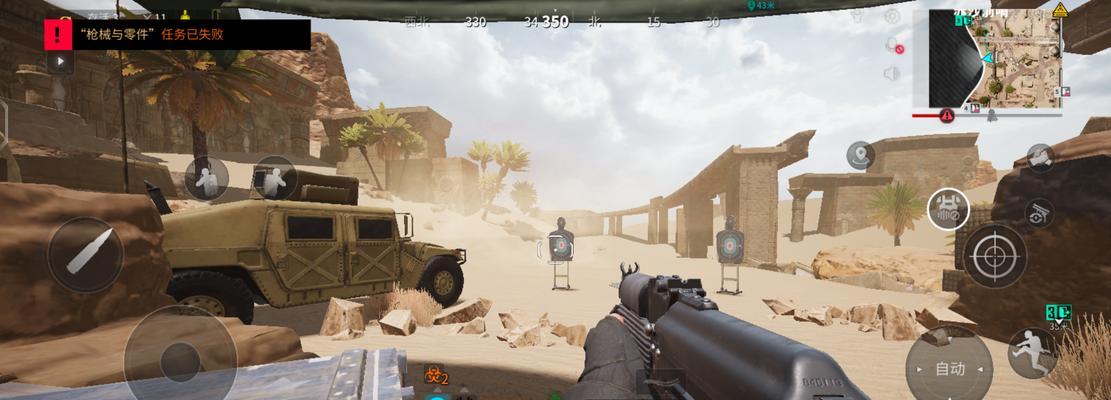Toggle the 自动 fire mode button
The width and height of the screenshot is (1111, 400).
point(948,368)
